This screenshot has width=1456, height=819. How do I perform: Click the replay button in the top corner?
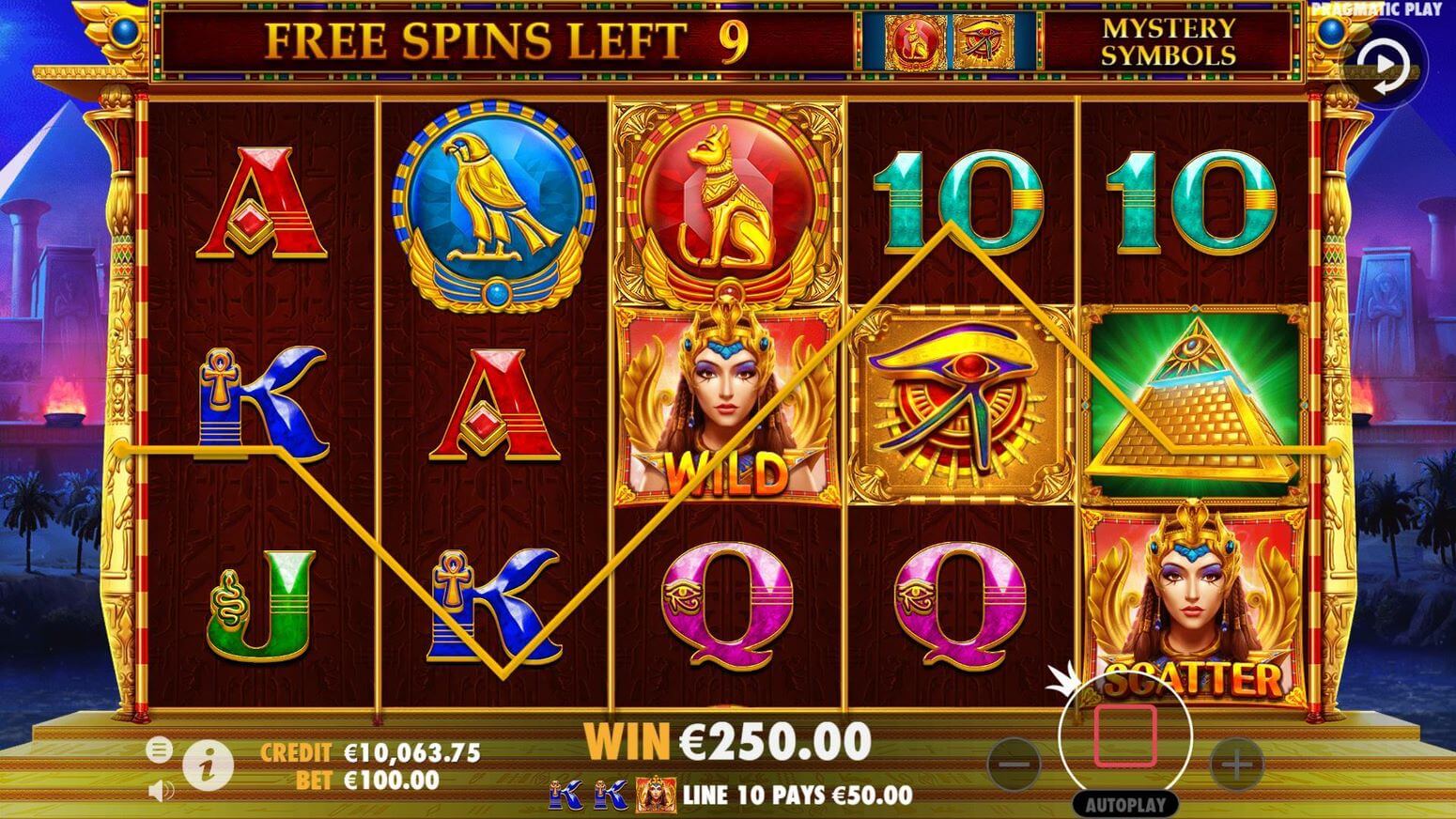click(1386, 66)
